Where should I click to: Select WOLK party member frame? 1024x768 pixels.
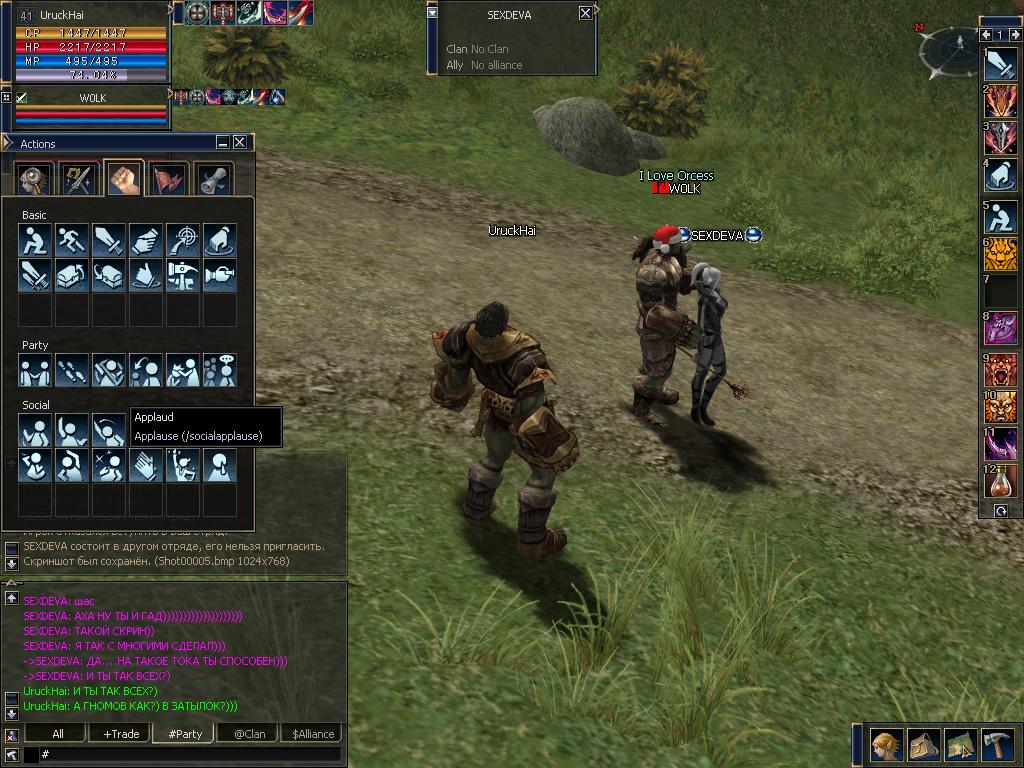[x=92, y=108]
